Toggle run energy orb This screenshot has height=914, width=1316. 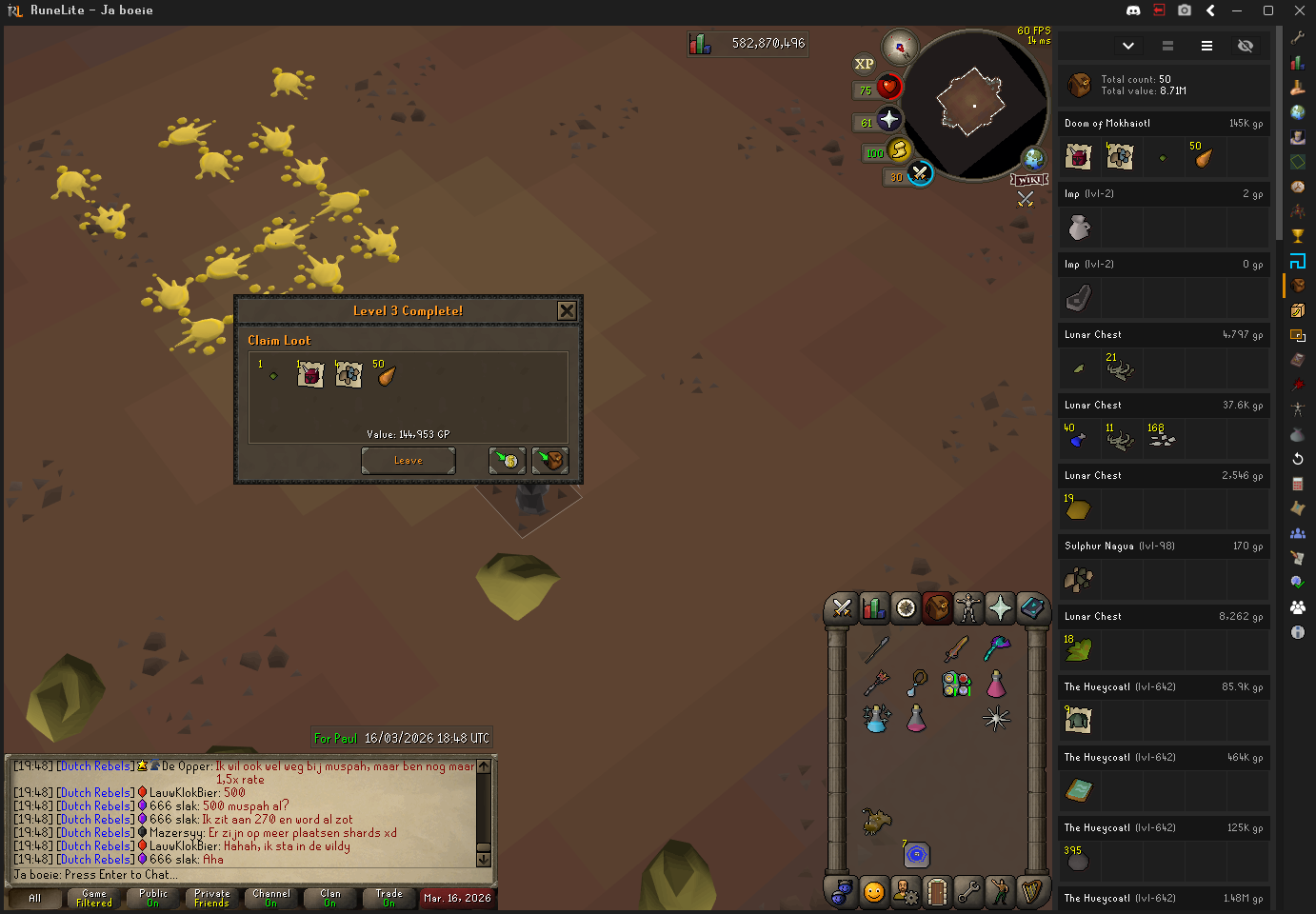tap(898, 149)
